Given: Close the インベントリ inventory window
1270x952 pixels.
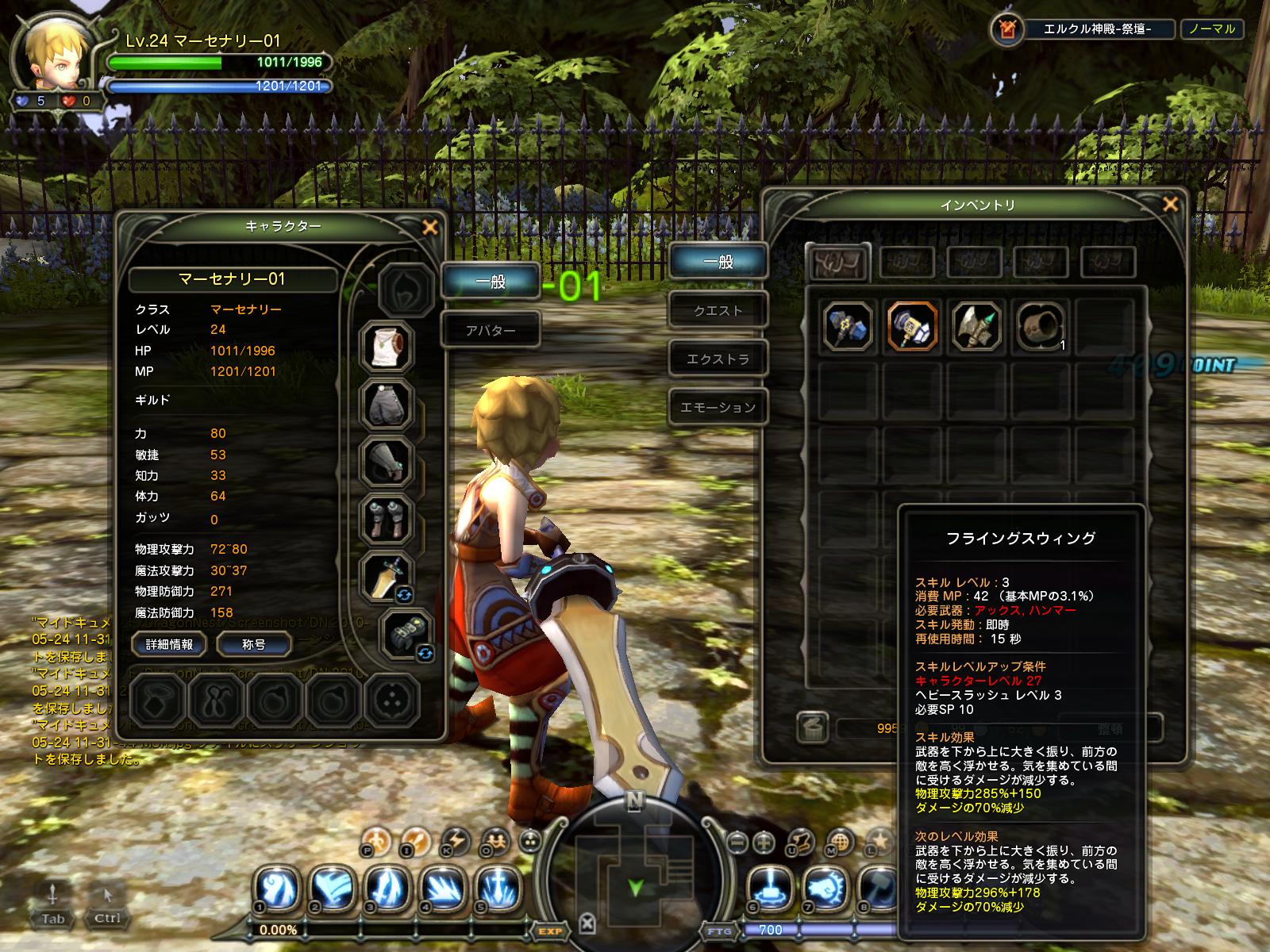Looking at the screenshot, I should coord(1169,205).
